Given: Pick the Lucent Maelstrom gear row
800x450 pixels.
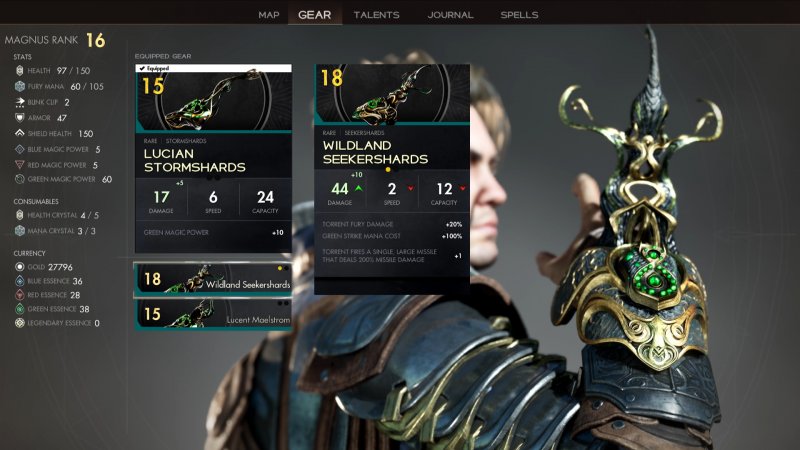Looking at the screenshot, I should click(x=213, y=314).
